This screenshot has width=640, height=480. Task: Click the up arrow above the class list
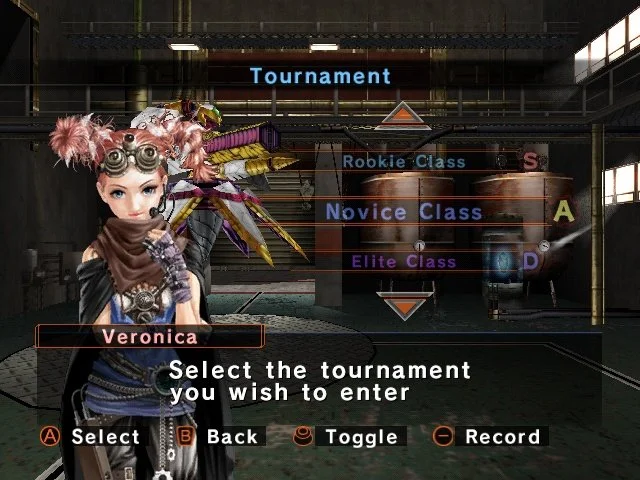tap(407, 115)
